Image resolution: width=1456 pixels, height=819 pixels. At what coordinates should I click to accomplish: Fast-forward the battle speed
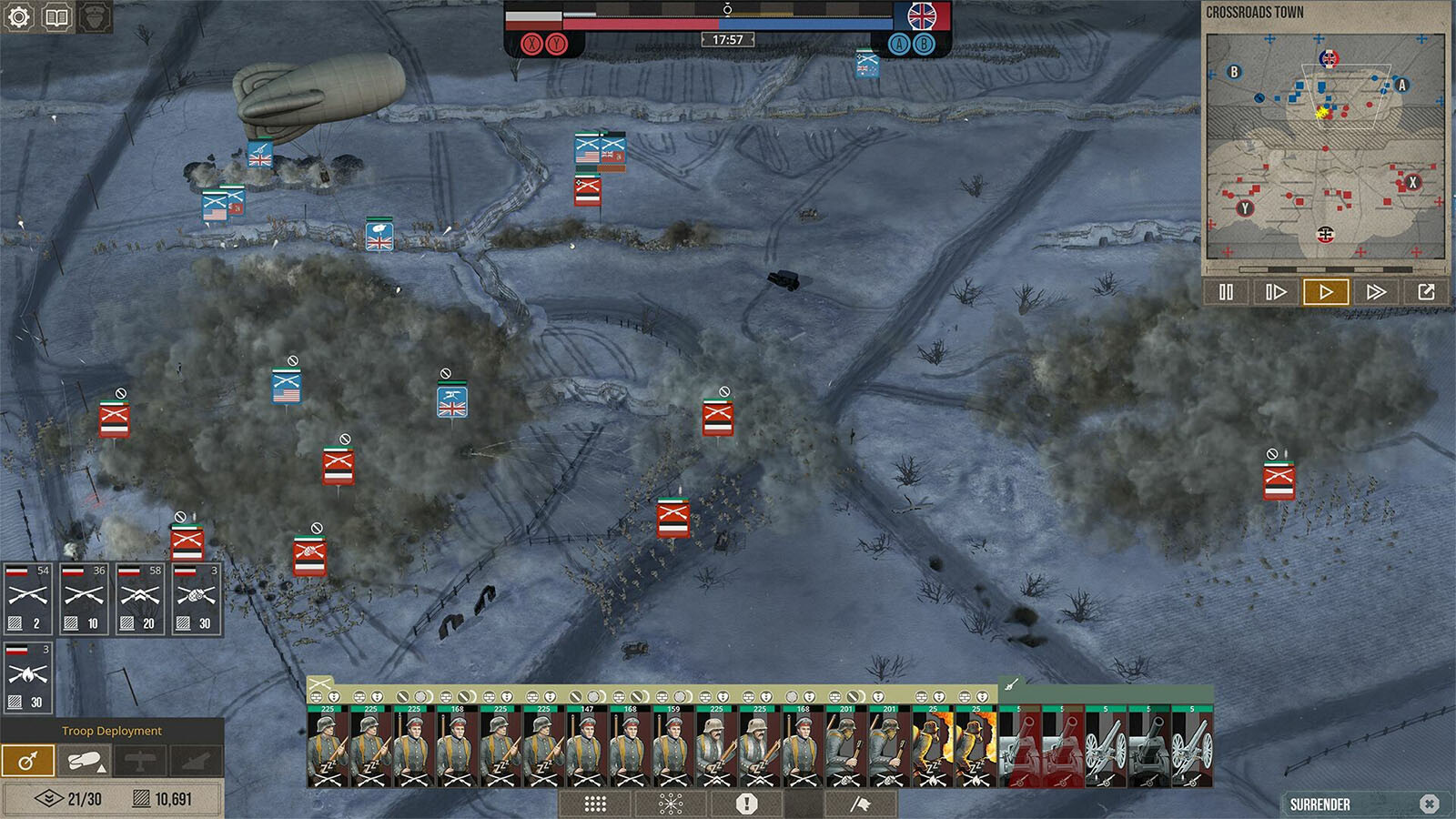1376,292
